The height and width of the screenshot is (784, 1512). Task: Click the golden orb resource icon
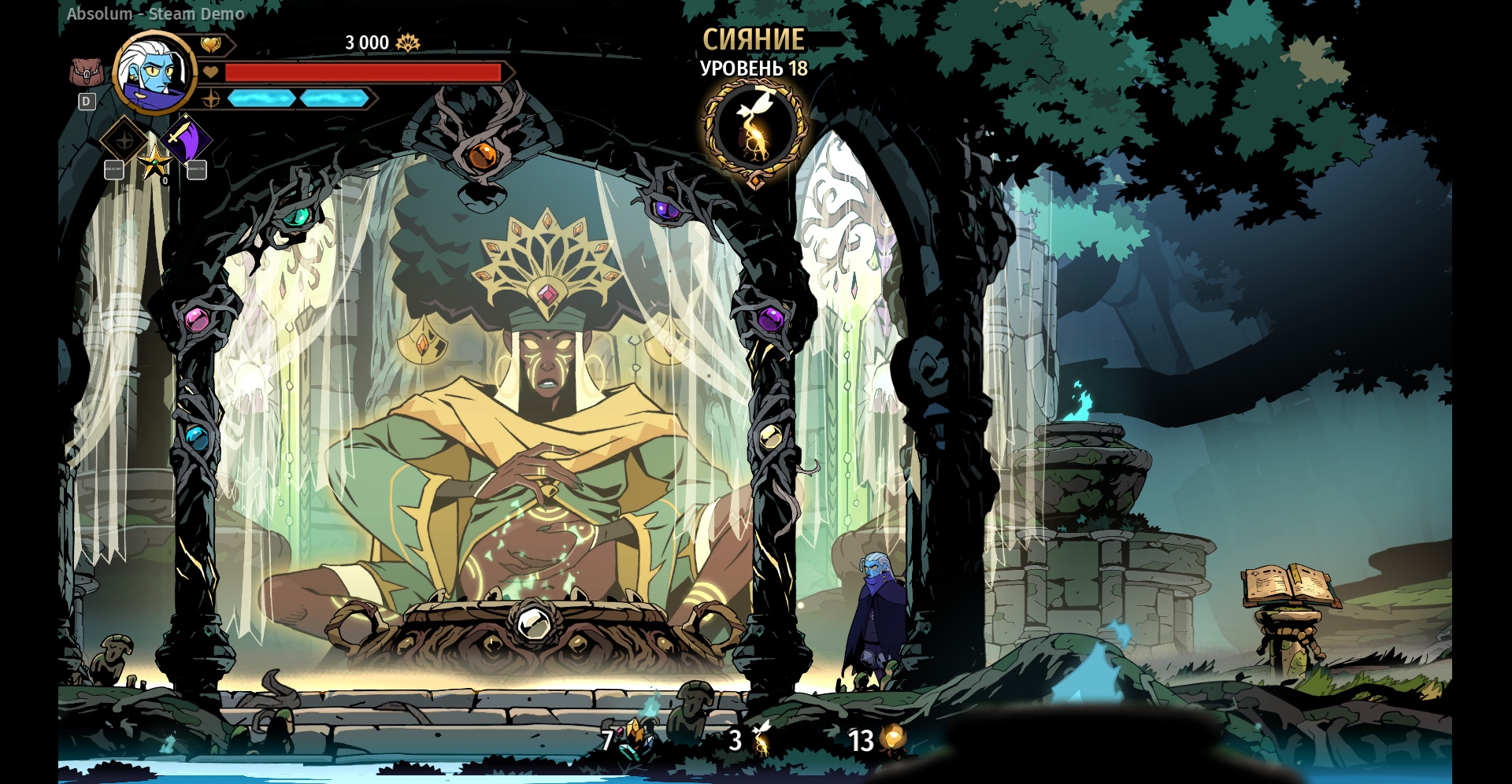894,738
